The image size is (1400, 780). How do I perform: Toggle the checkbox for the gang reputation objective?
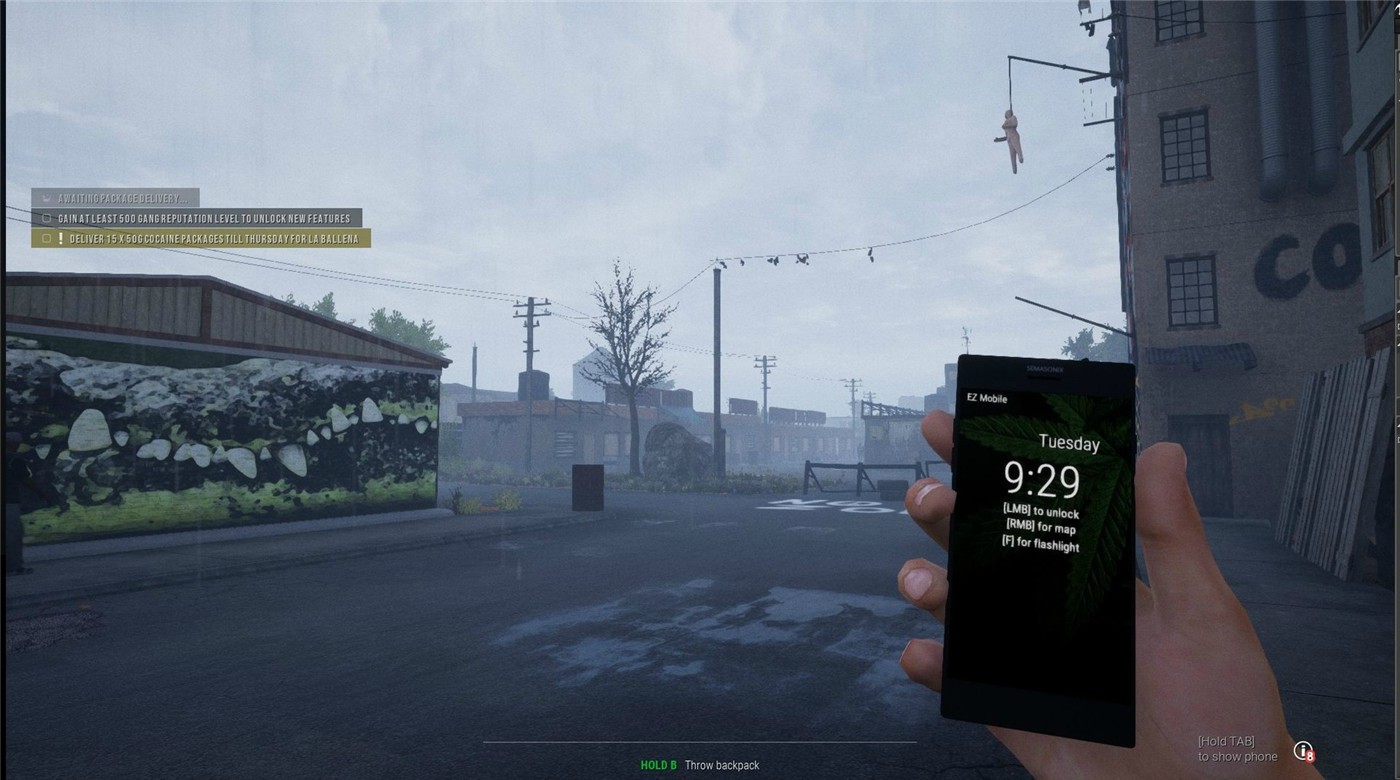point(44,217)
